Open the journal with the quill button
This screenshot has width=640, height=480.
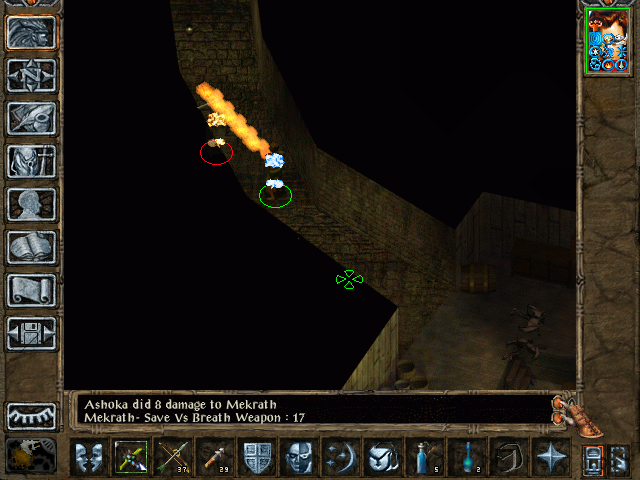[x=32, y=118]
